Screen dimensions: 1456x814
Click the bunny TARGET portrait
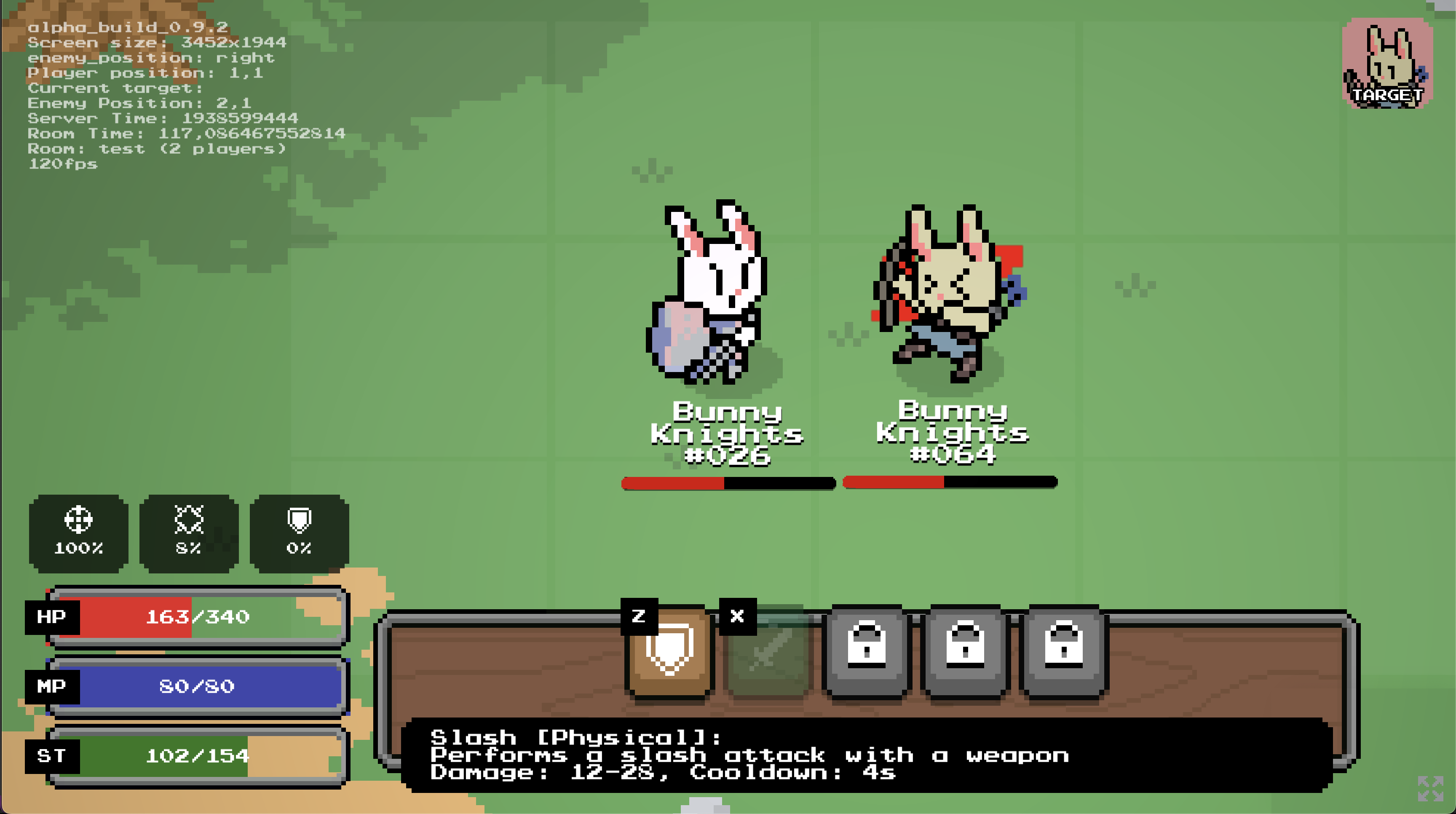pyautogui.click(x=1386, y=63)
